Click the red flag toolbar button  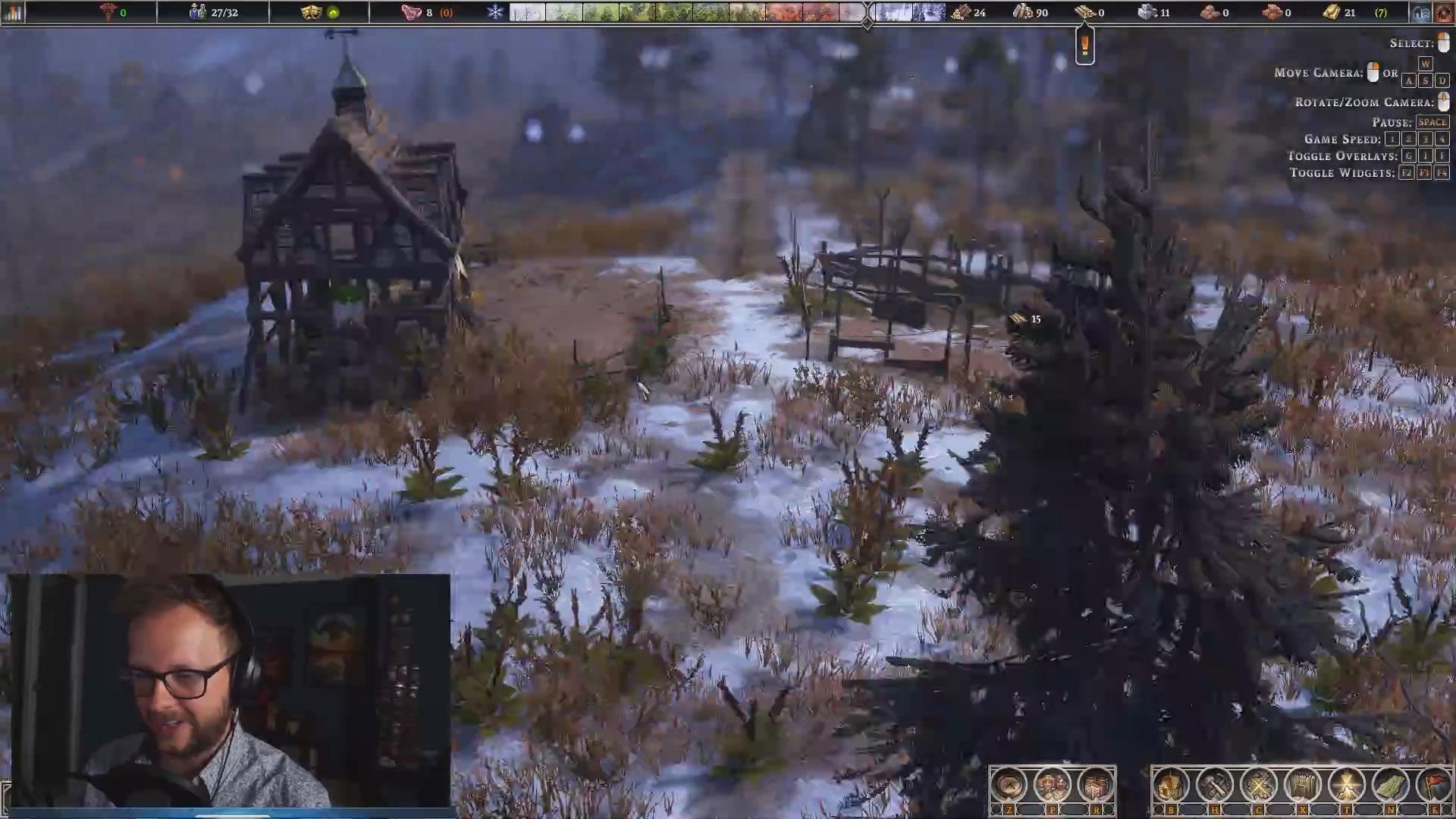1433,785
